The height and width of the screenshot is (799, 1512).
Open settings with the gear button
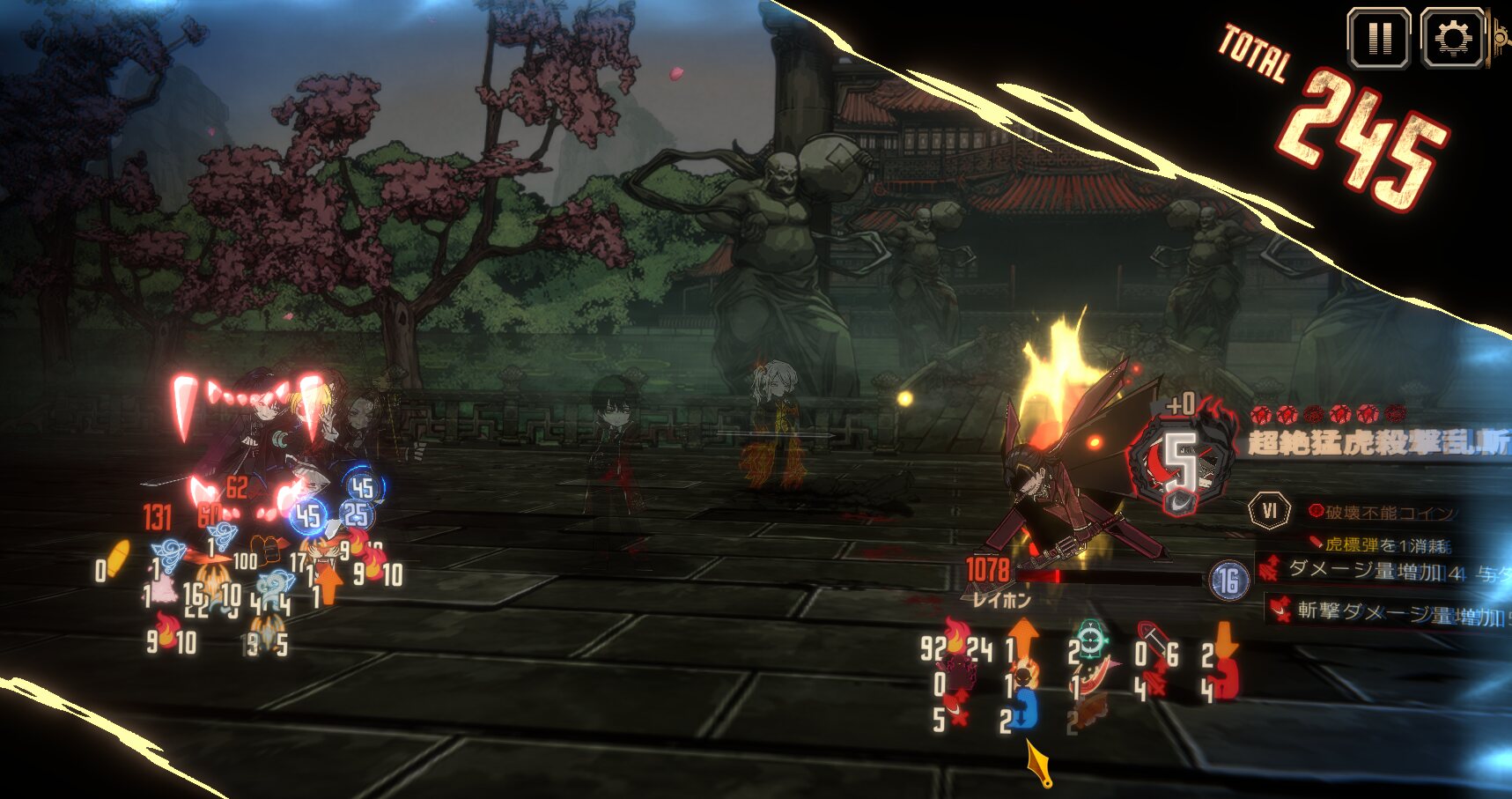point(1452,38)
